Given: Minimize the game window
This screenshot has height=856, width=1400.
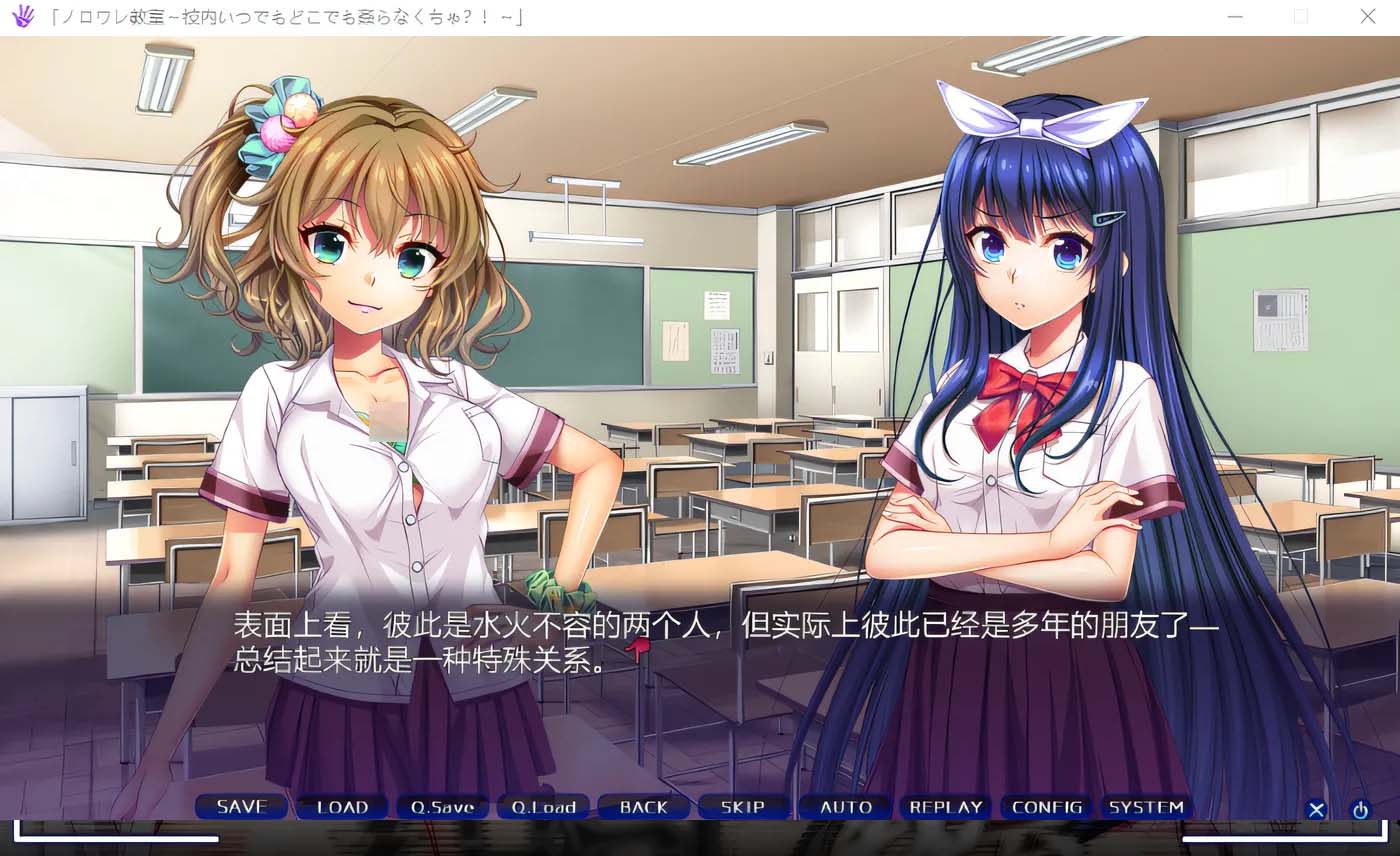Looking at the screenshot, I should pyautogui.click(x=1235, y=17).
